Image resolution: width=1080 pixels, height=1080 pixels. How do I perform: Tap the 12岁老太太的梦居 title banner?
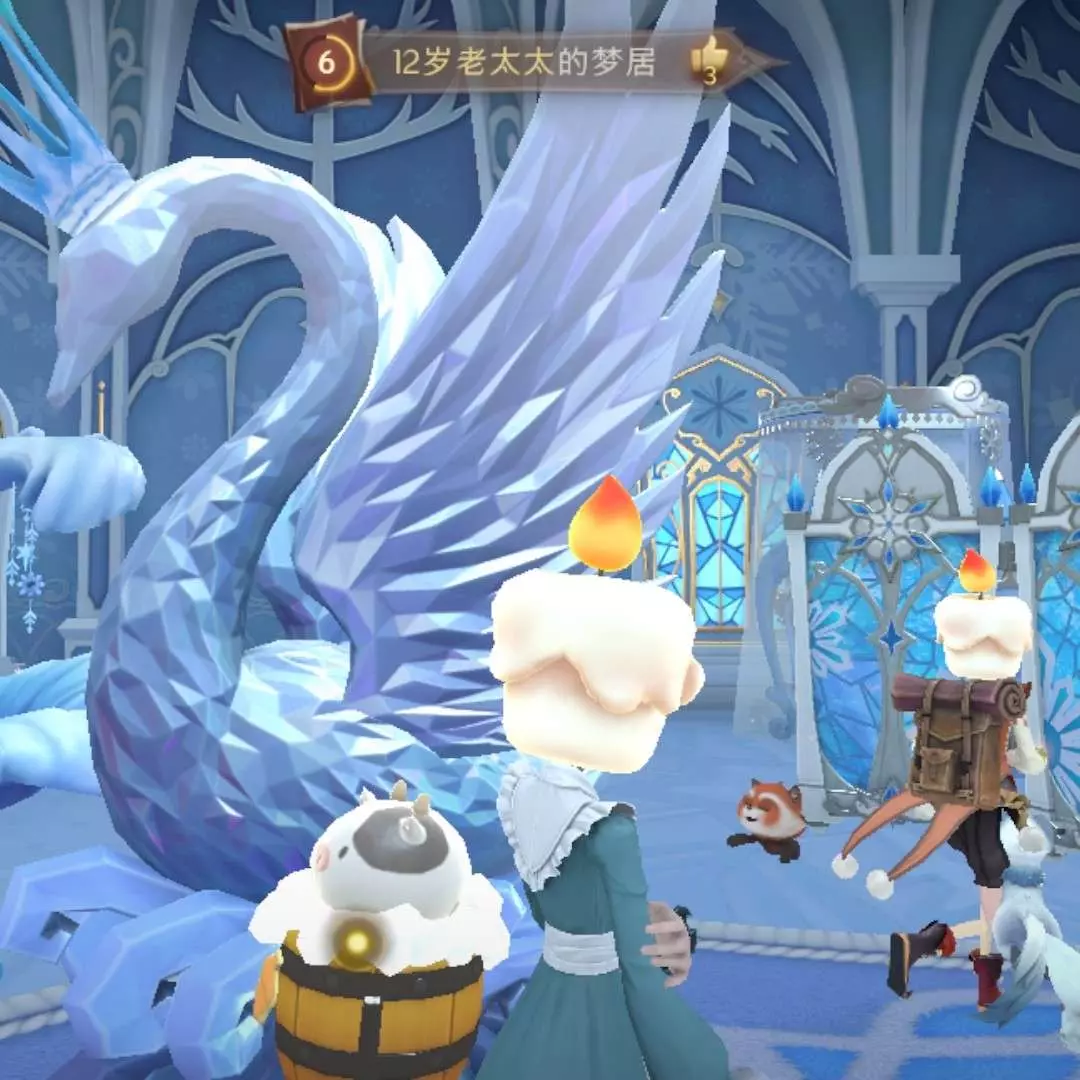pyautogui.click(x=524, y=64)
